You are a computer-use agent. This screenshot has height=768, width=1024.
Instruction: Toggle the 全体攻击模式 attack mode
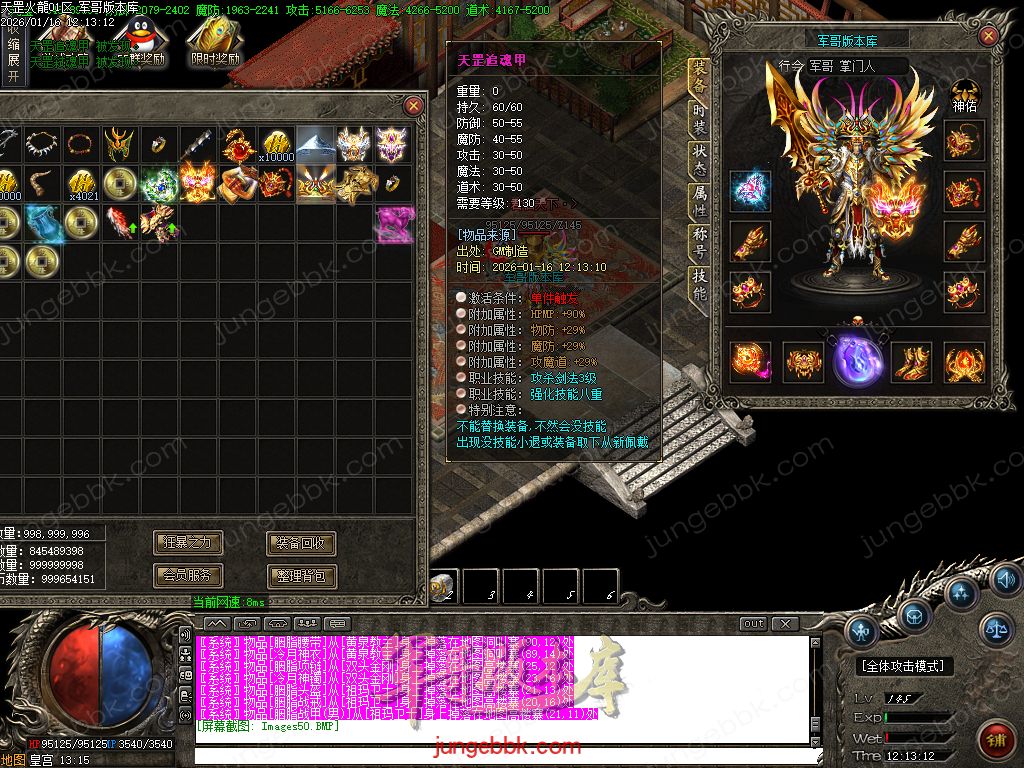pos(905,665)
